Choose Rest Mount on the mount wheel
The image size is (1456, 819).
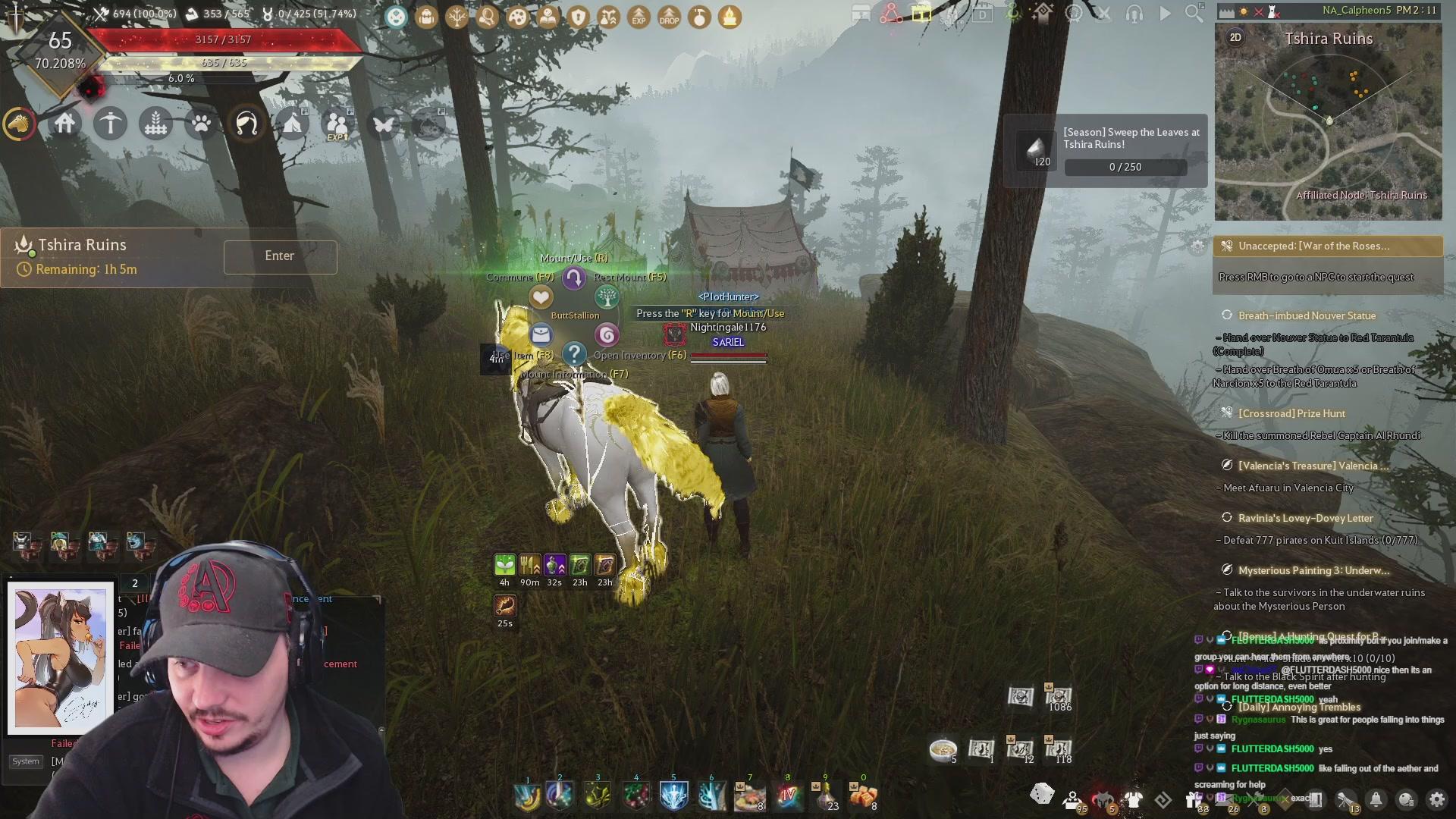coord(607,297)
